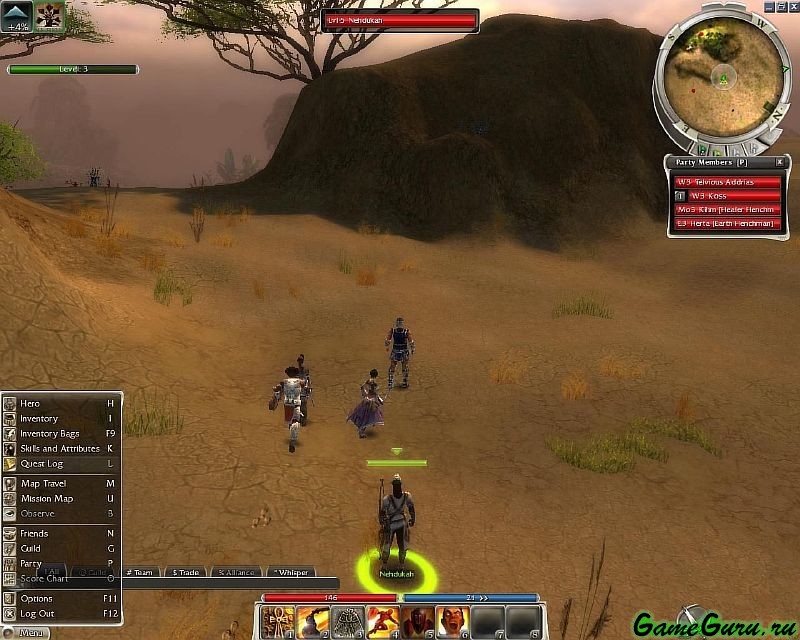Open the Friends list
This screenshot has height=640, width=800.
tap(34, 533)
